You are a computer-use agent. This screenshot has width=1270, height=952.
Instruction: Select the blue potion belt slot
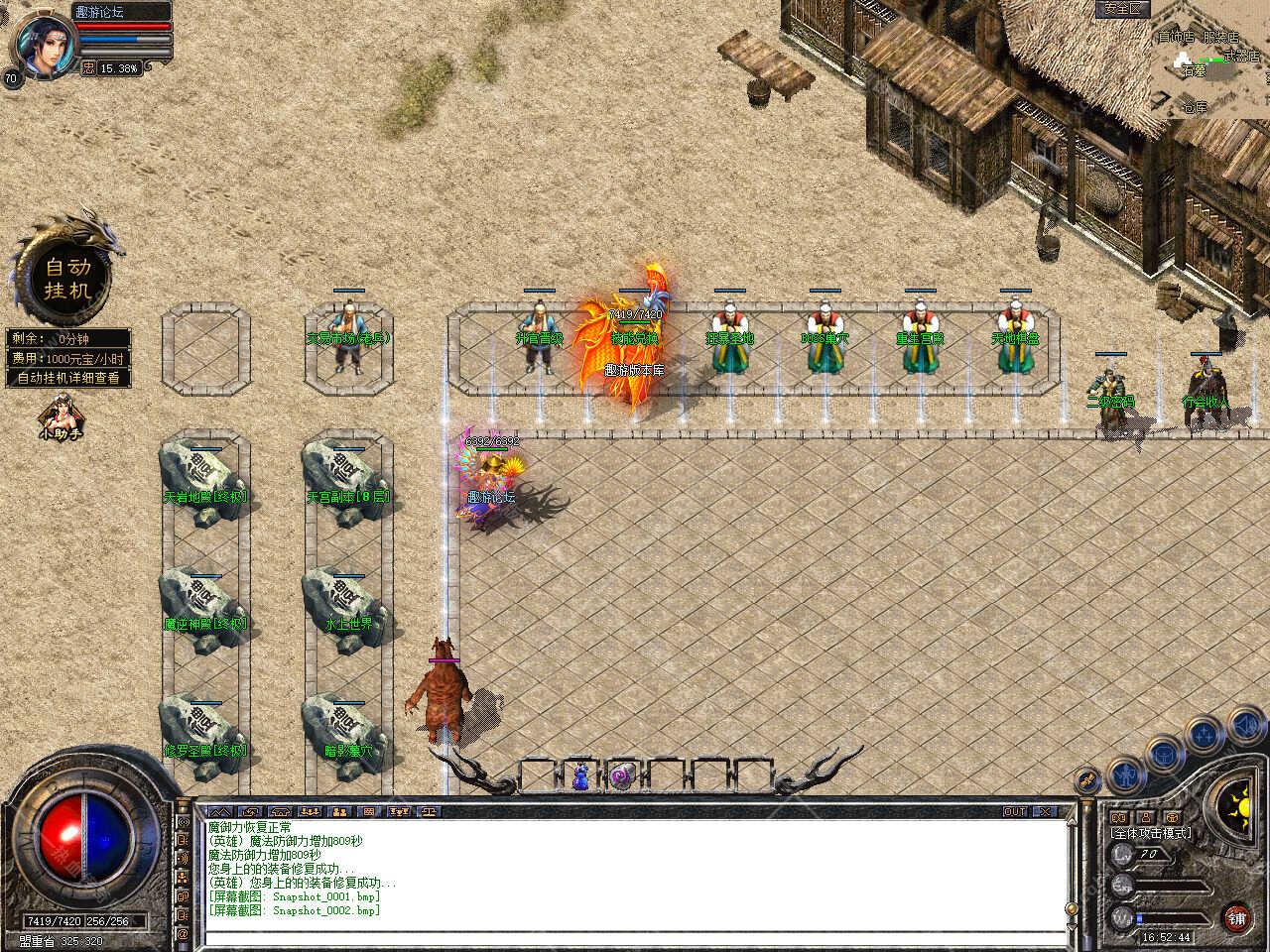580,776
